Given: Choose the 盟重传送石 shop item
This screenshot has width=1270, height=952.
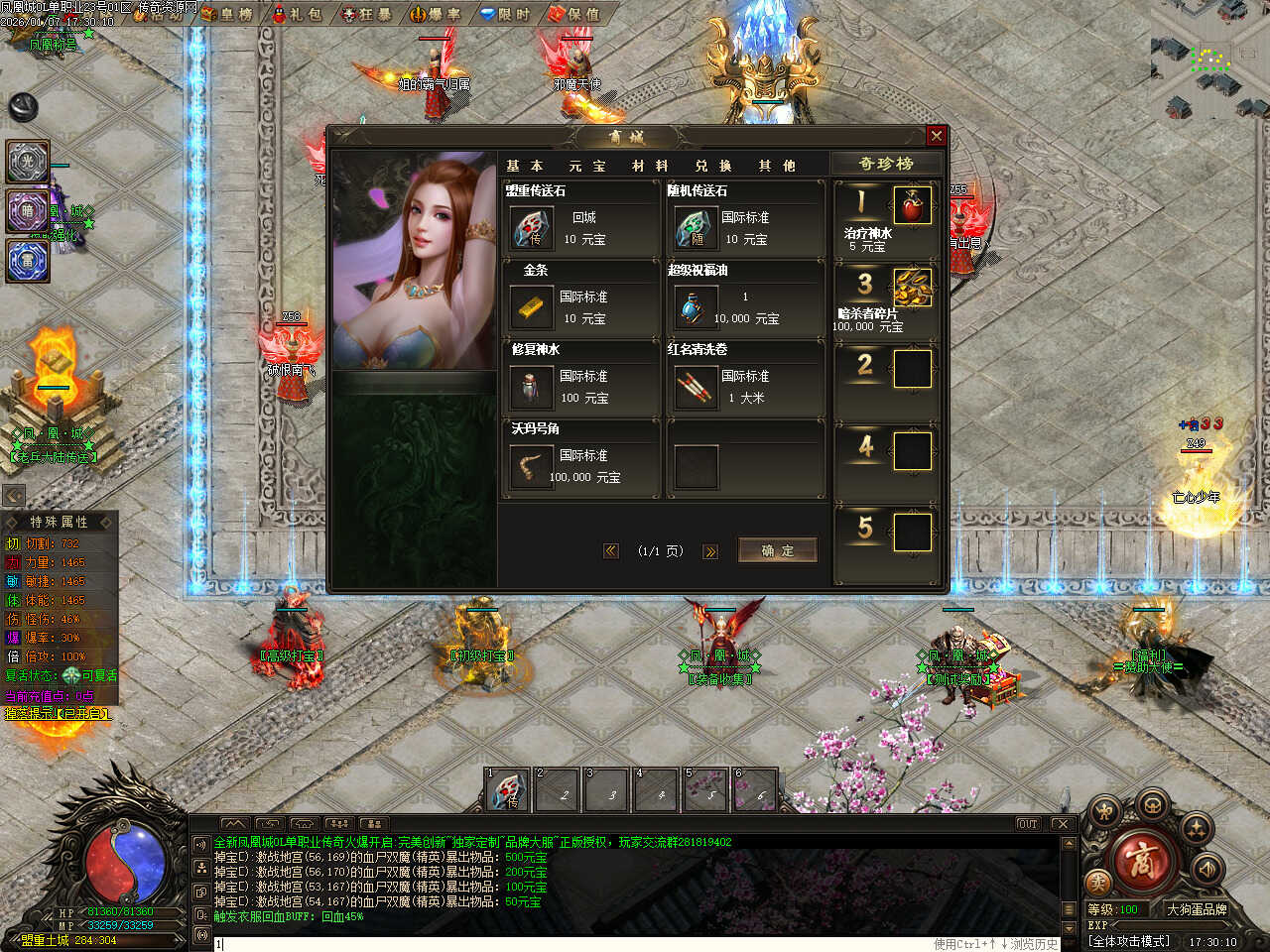Looking at the screenshot, I should coord(532,228).
